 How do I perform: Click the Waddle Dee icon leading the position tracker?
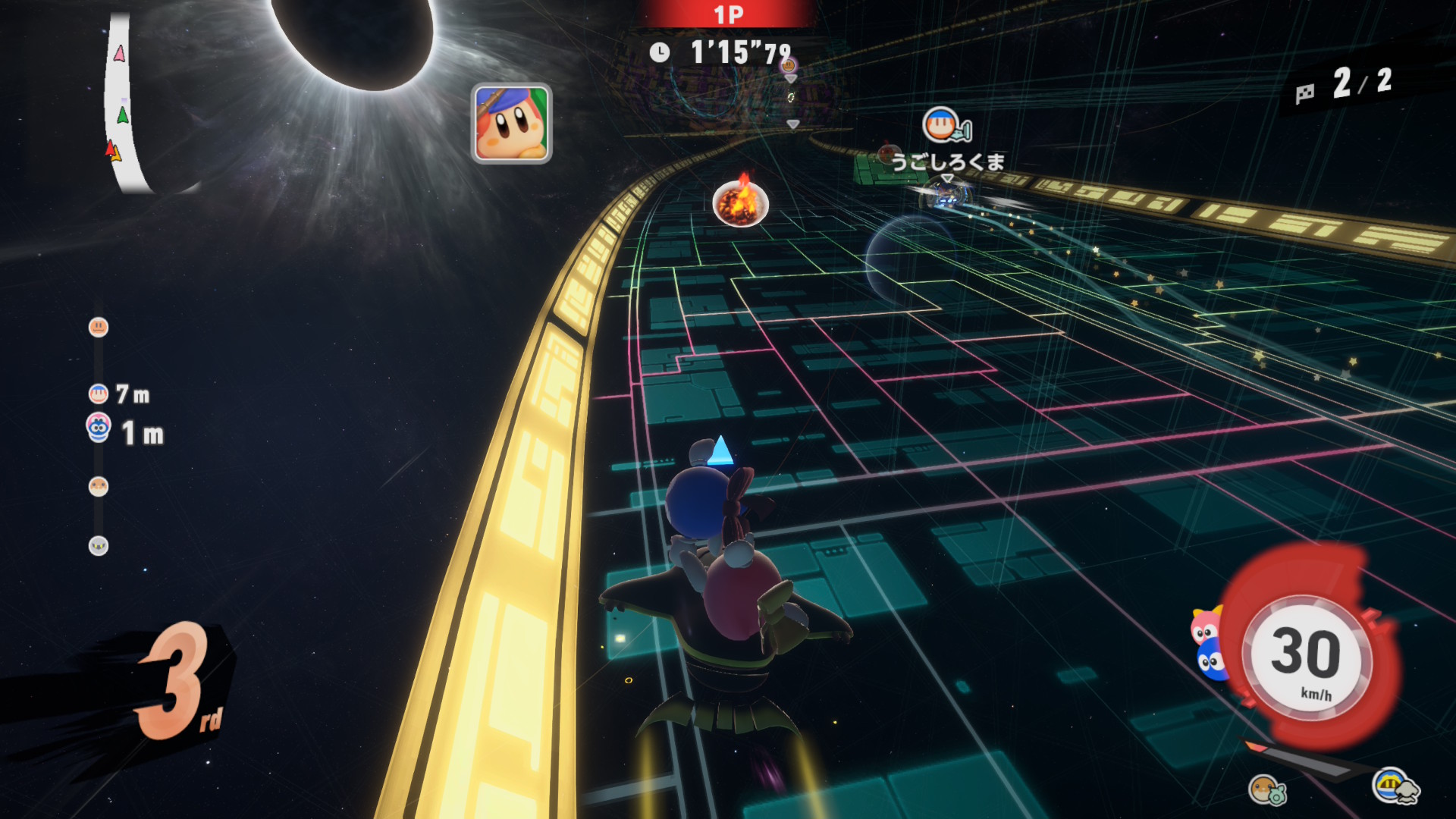tap(99, 328)
